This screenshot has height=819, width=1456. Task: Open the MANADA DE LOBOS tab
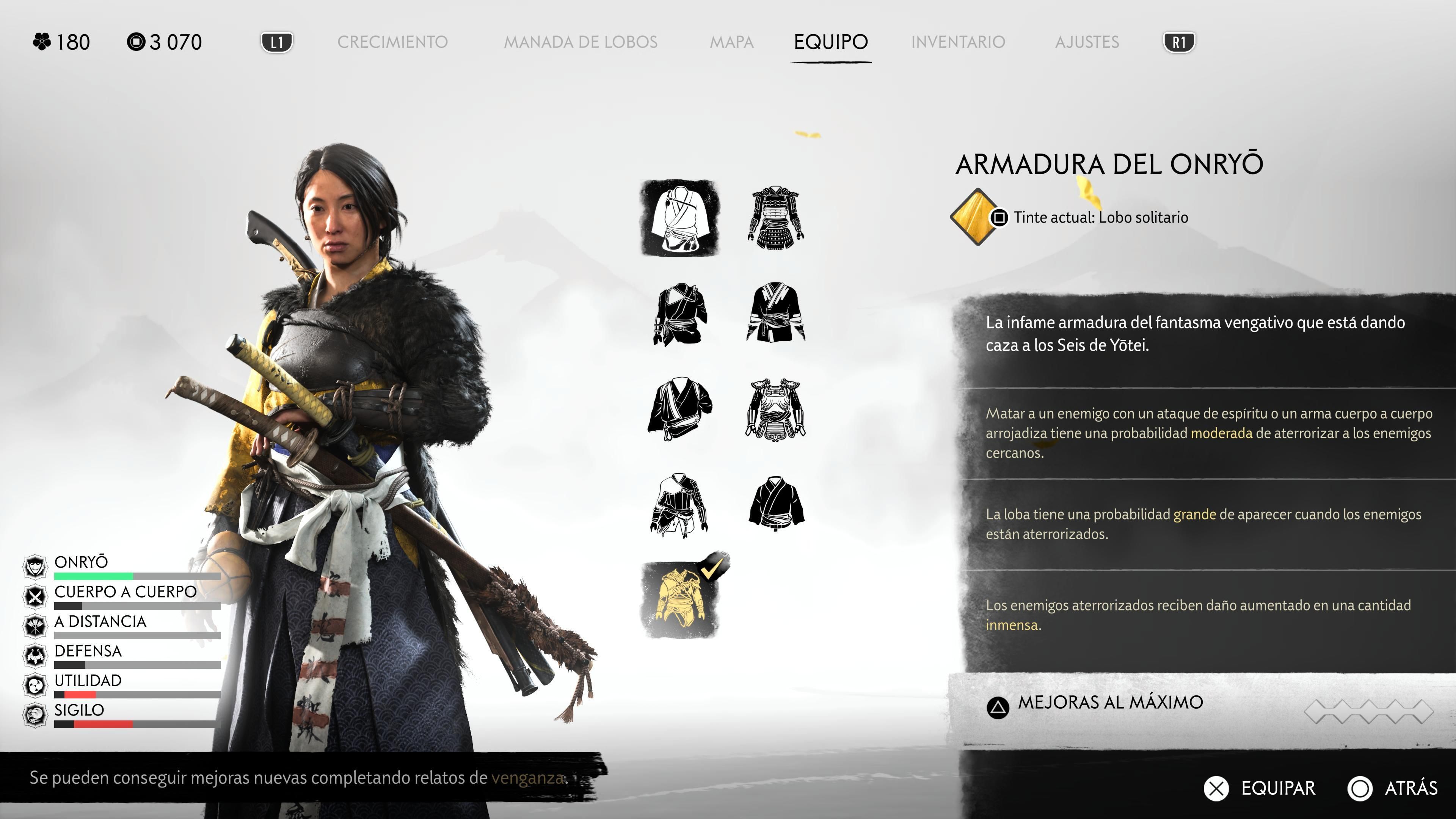click(x=582, y=42)
